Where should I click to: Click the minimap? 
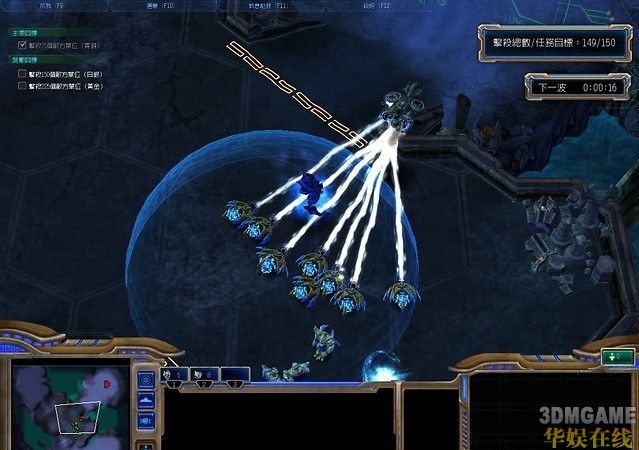(x=69, y=403)
